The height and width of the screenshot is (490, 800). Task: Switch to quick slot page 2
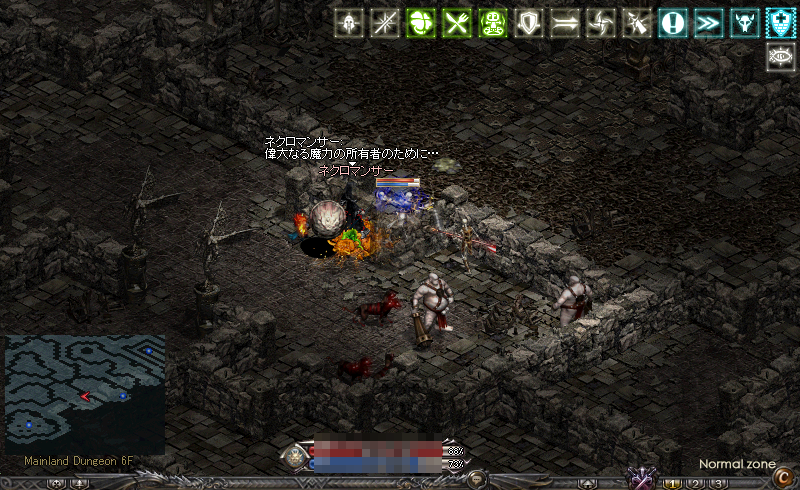(696, 483)
